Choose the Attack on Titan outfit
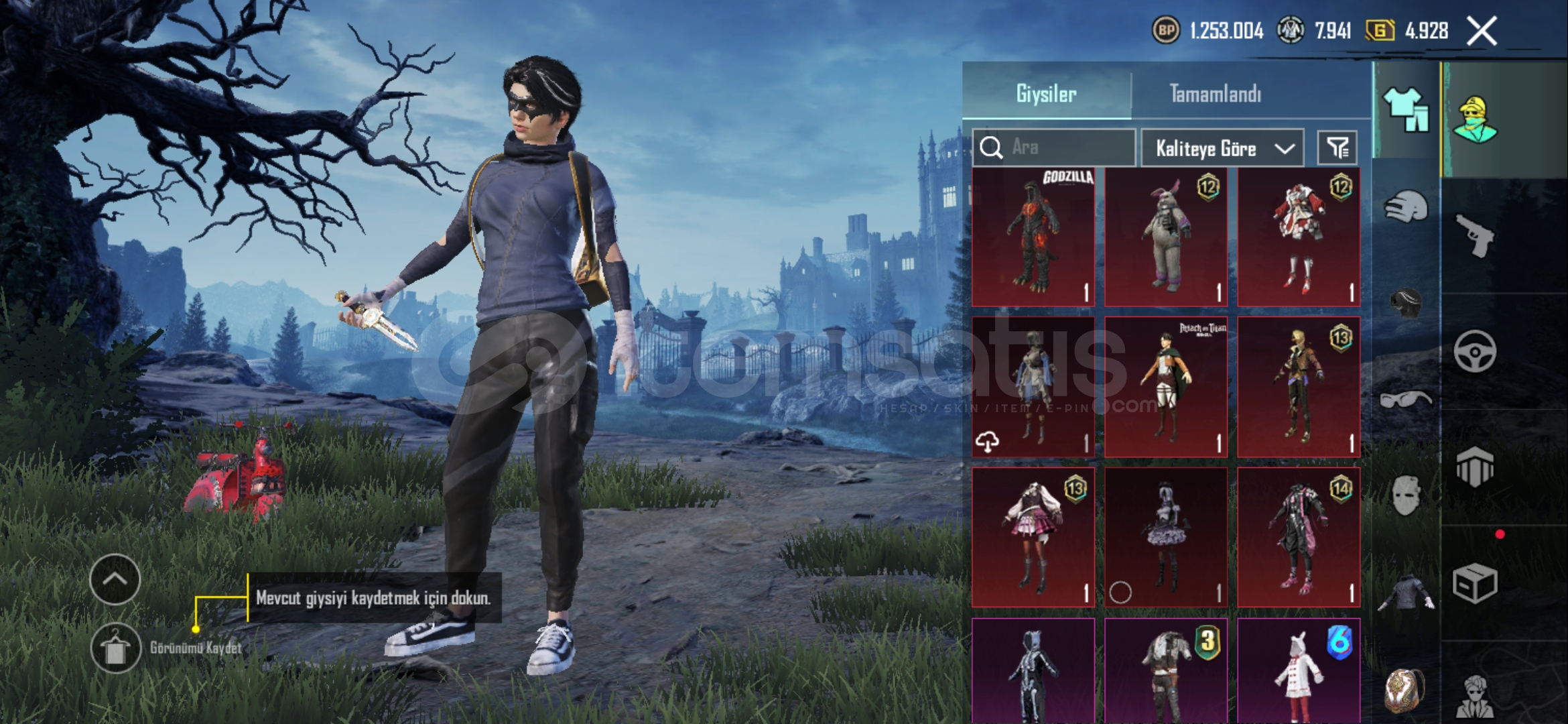 coord(1166,387)
